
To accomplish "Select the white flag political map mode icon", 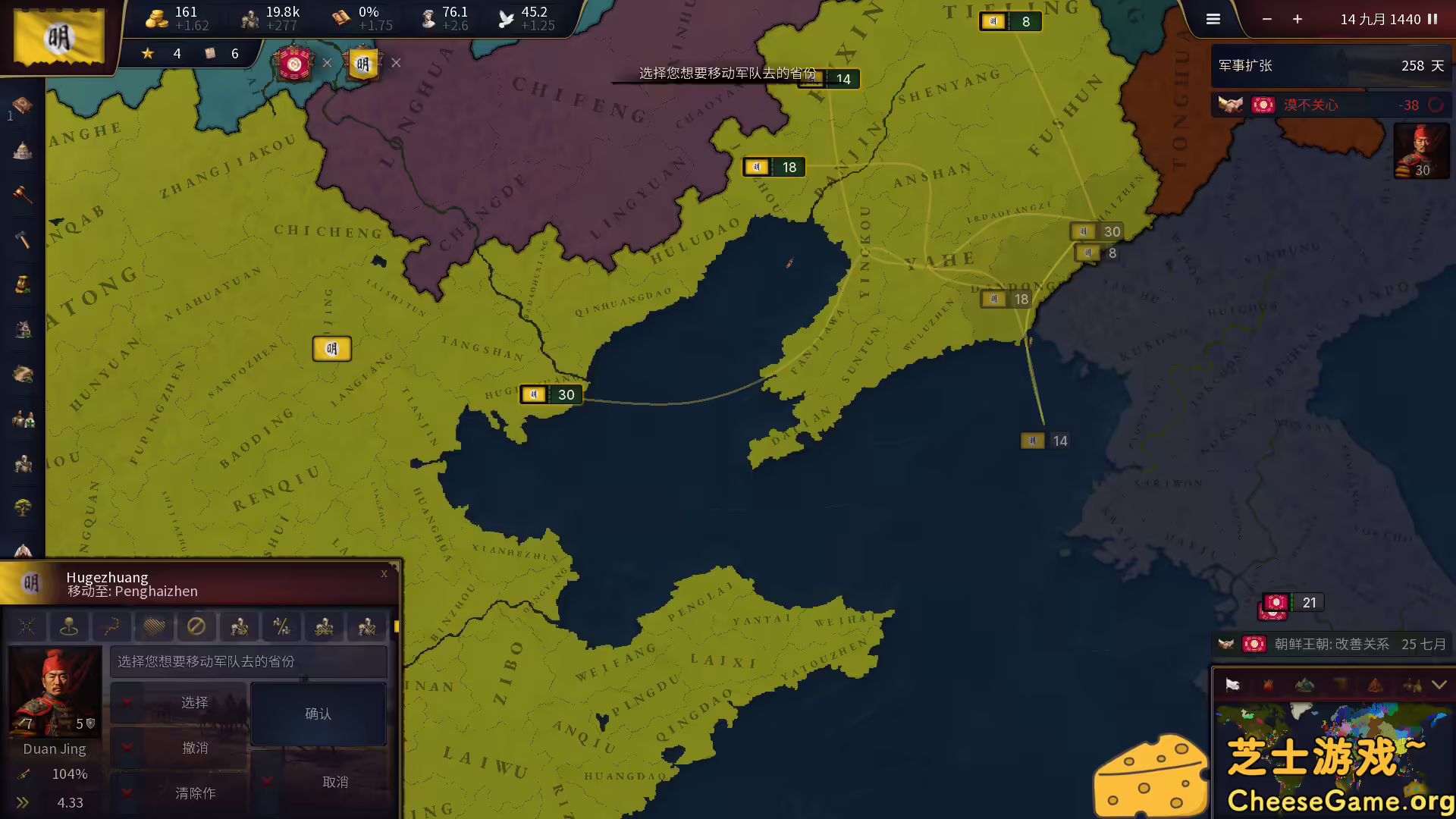I will 1234,685.
